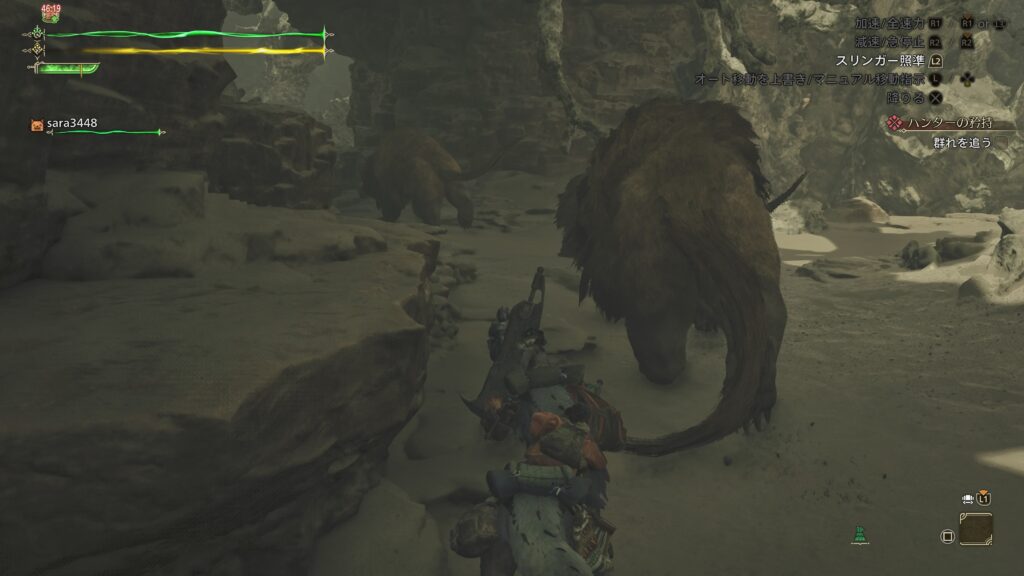Viewport: 1024px width, 576px height.
Task: Click the active buff icon with timer
Action: (x=50, y=15)
